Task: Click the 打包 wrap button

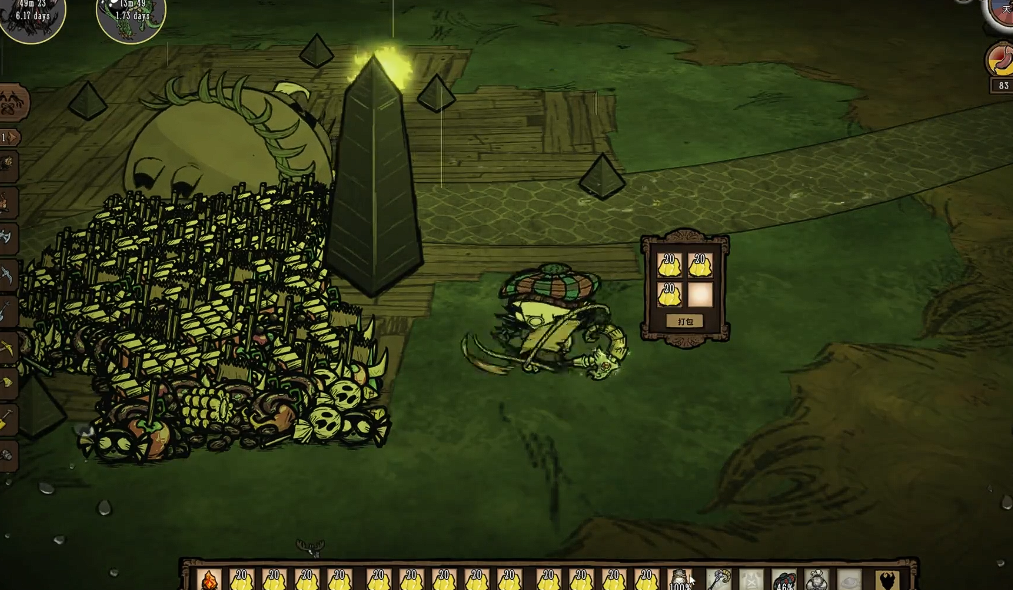Action: [685, 322]
